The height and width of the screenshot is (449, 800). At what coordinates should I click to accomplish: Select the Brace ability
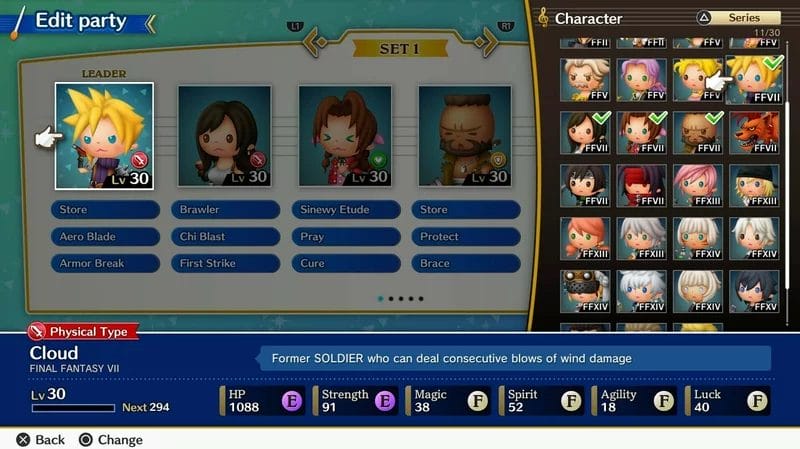[x=465, y=264]
